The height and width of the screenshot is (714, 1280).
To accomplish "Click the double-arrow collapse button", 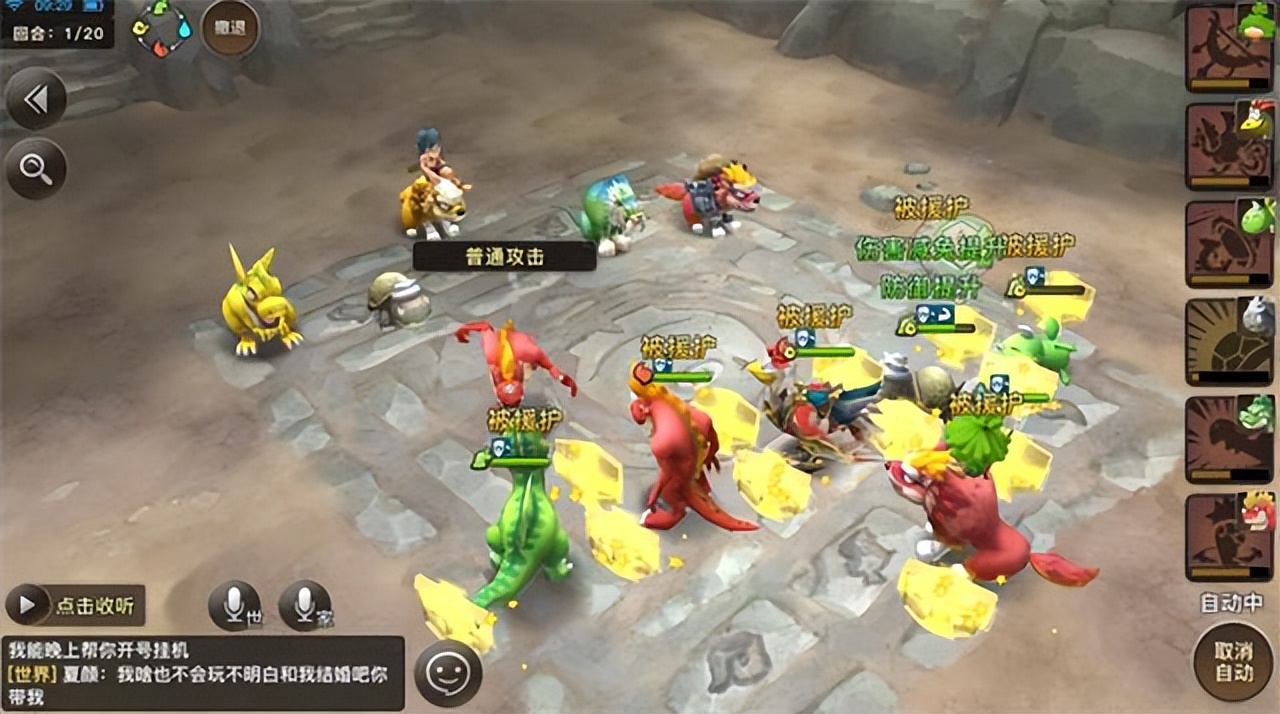I will (x=36, y=98).
